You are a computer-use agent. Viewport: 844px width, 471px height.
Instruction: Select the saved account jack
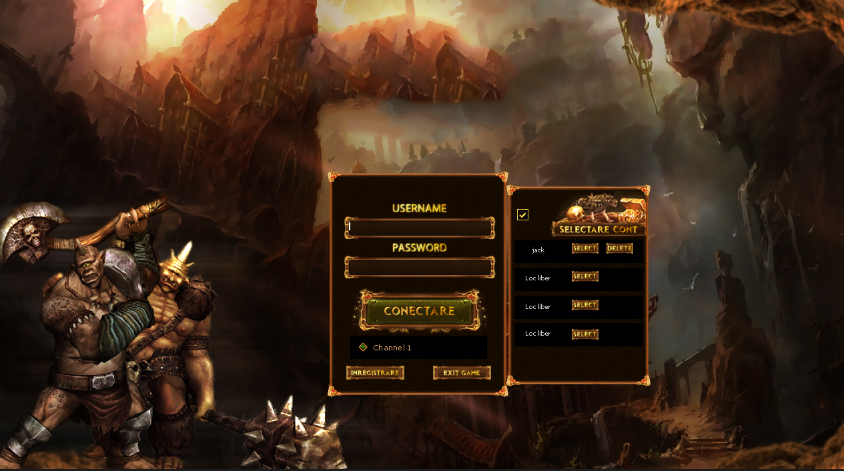tap(585, 248)
